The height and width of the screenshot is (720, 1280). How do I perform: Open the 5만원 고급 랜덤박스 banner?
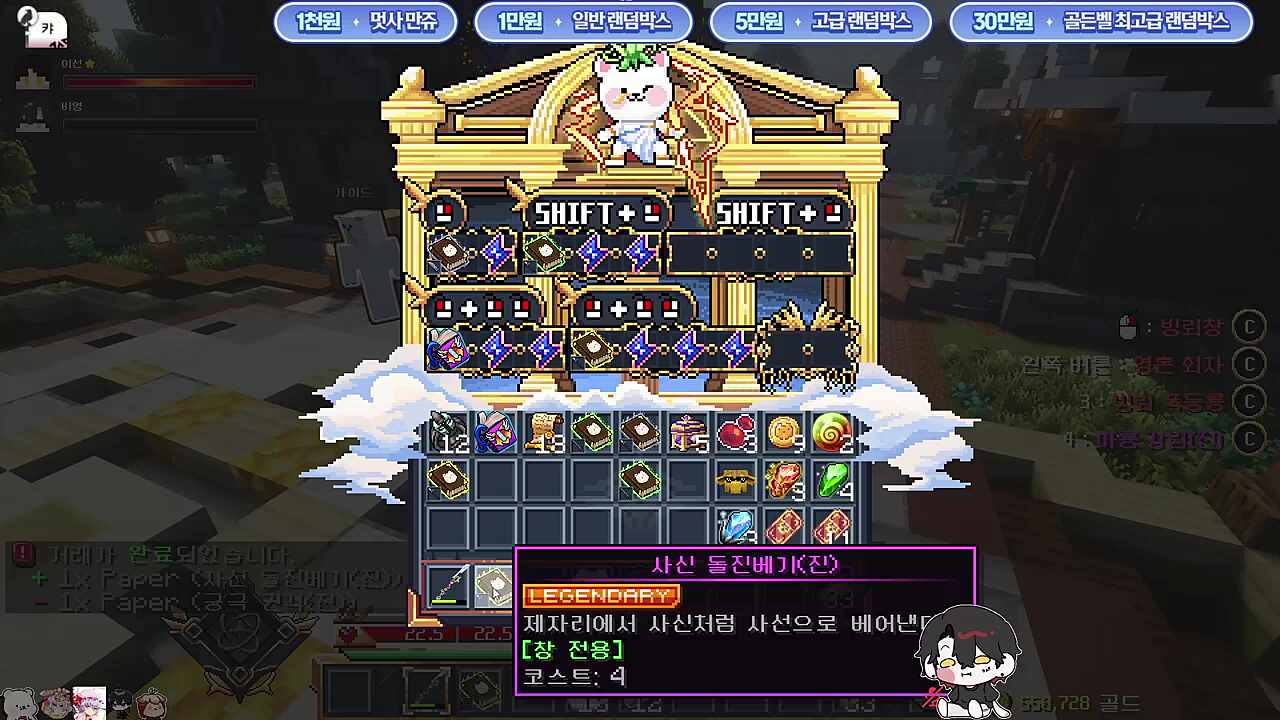[822, 22]
